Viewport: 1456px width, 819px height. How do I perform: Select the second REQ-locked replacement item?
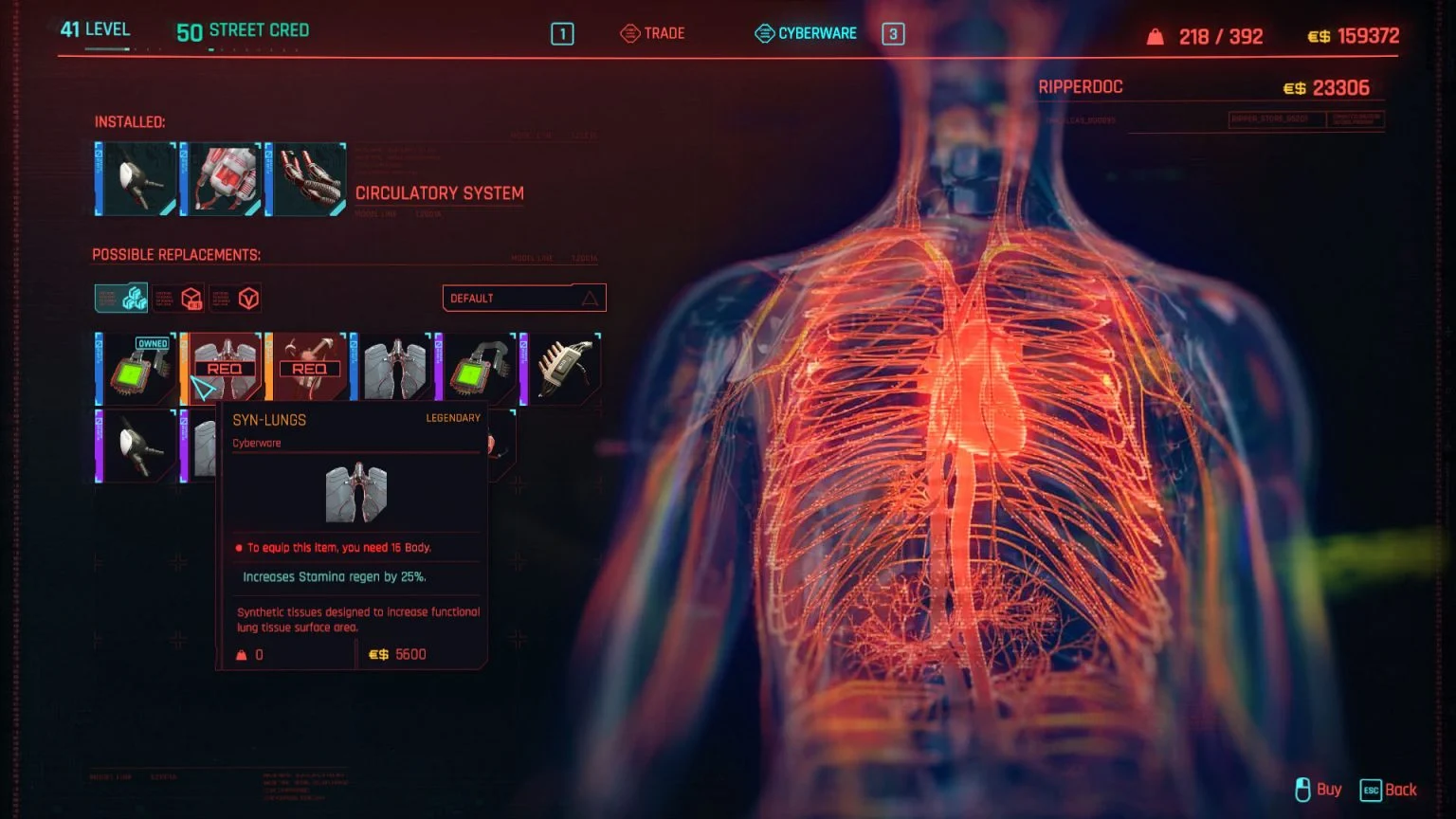(x=308, y=368)
